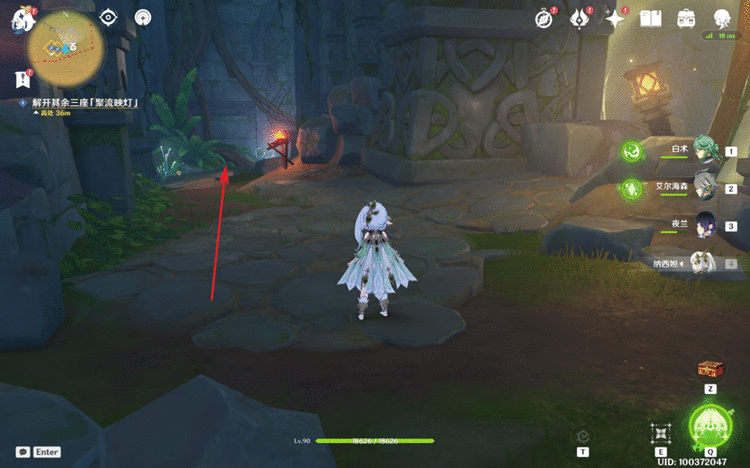Select the tracked quest 解开其余三座「聚流映灯」
Viewport: 750px width, 468px height.
pos(84,103)
